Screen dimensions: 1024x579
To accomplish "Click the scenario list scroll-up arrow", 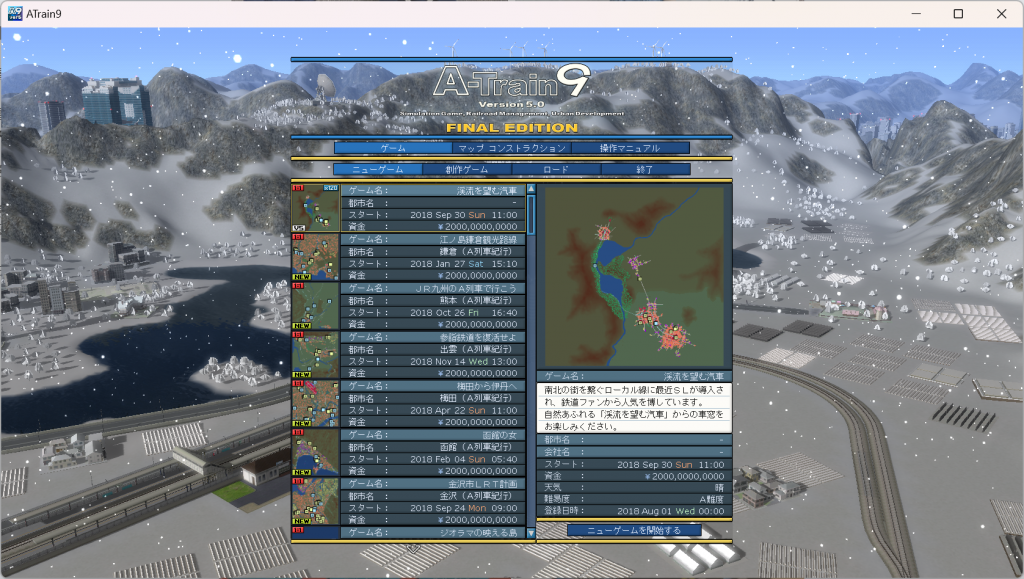I will (531, 188).
